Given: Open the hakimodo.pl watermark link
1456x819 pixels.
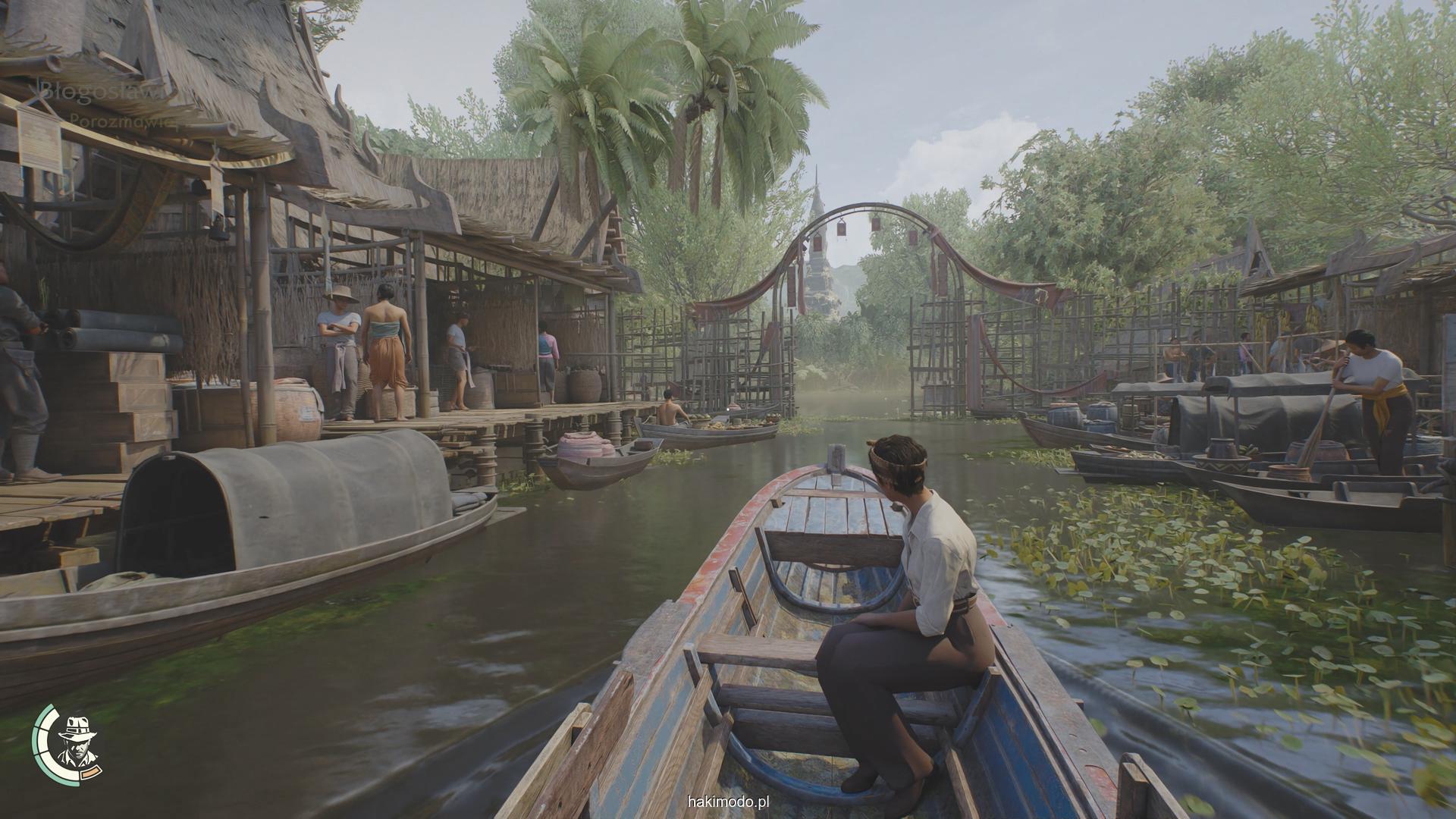Looking at the screenshot, I should (x=728, y=801).
